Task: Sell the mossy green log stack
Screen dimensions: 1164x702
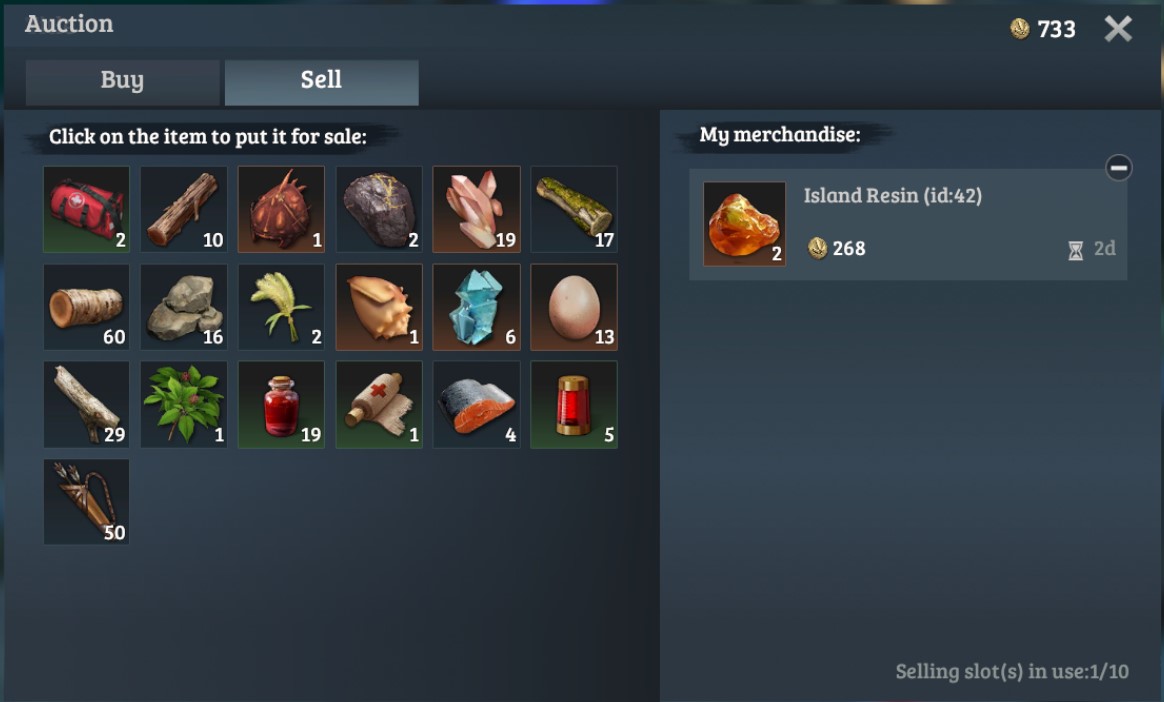Action: [x=573, y=209]
